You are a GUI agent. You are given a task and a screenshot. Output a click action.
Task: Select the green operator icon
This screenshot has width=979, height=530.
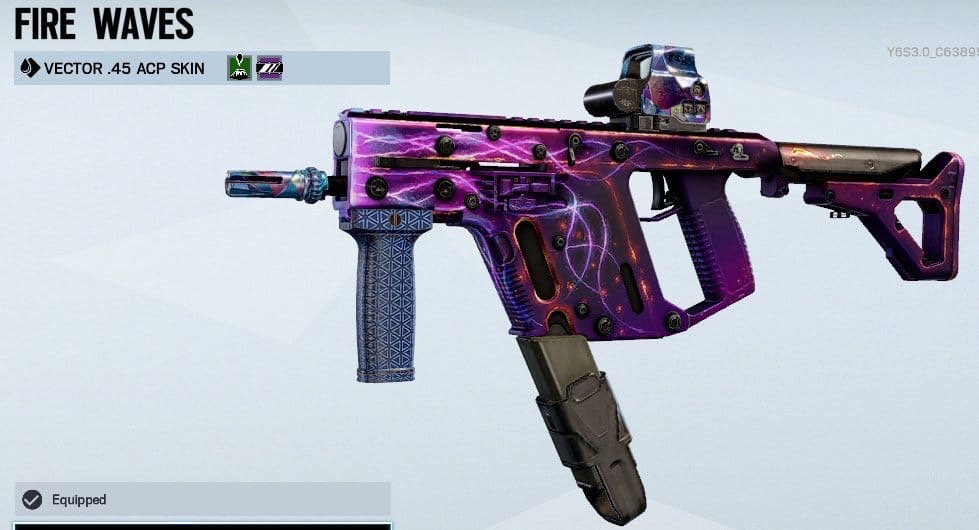[239, 68]
